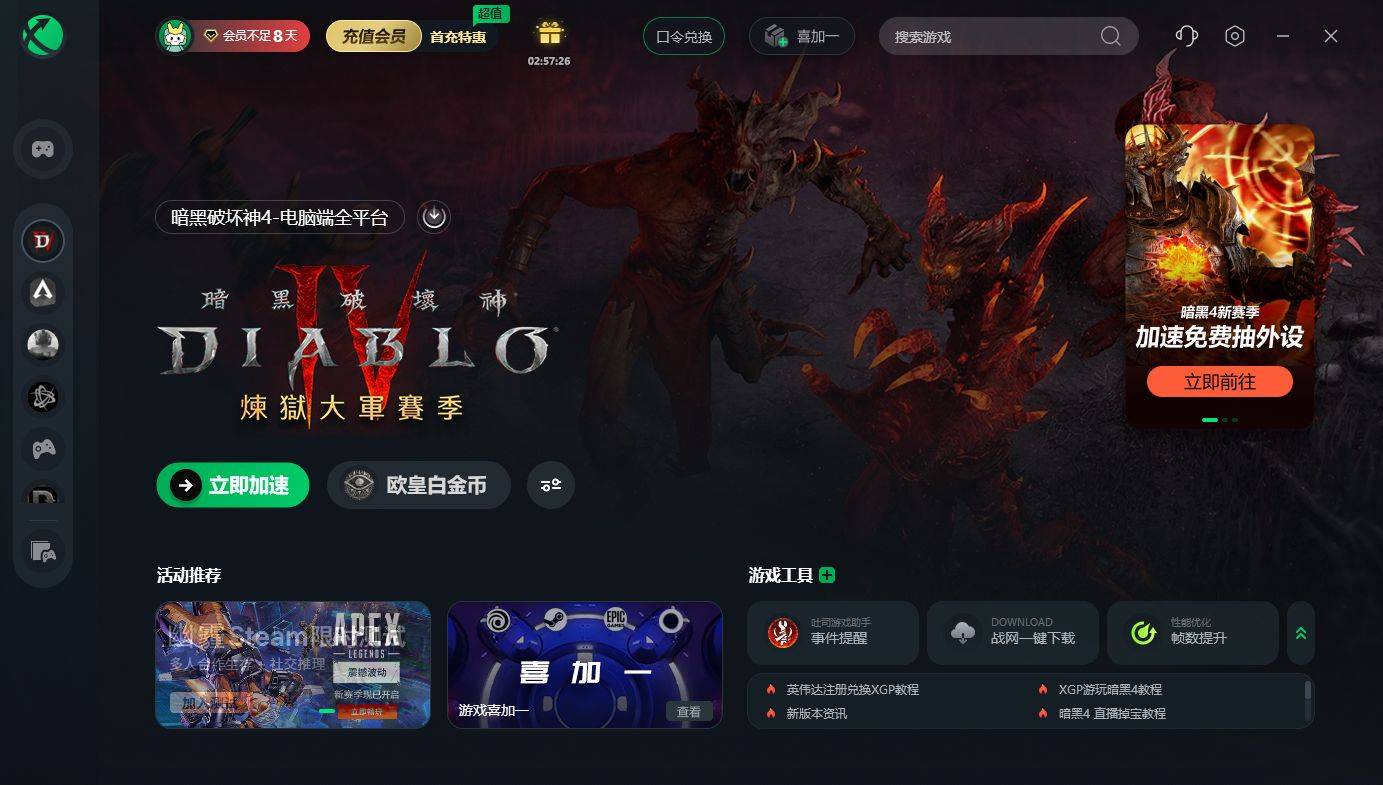Open the 喜加一 free games button

(x=801, y=37)
